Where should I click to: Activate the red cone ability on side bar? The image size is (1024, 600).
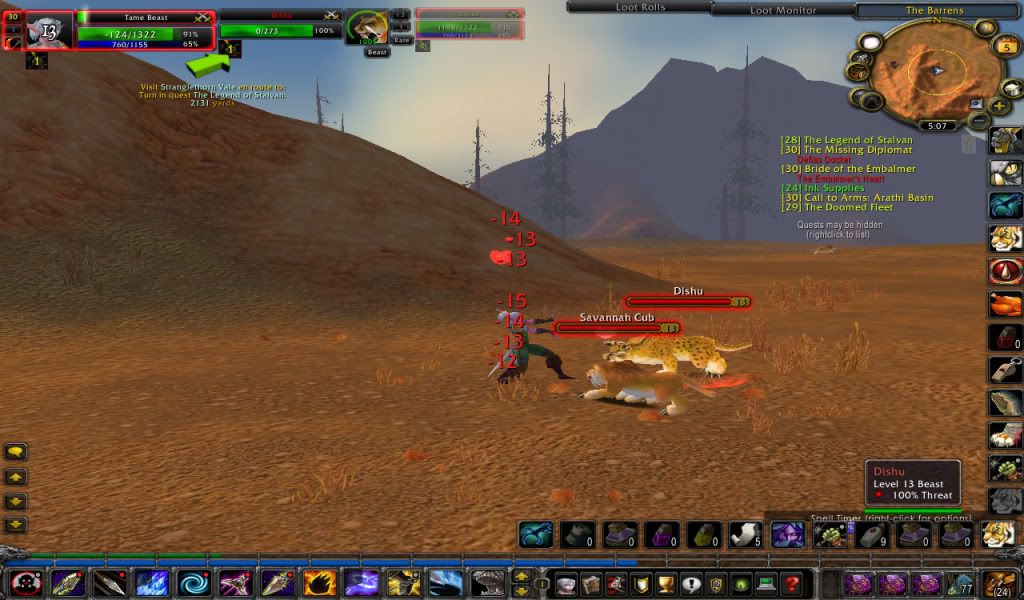1005,271
